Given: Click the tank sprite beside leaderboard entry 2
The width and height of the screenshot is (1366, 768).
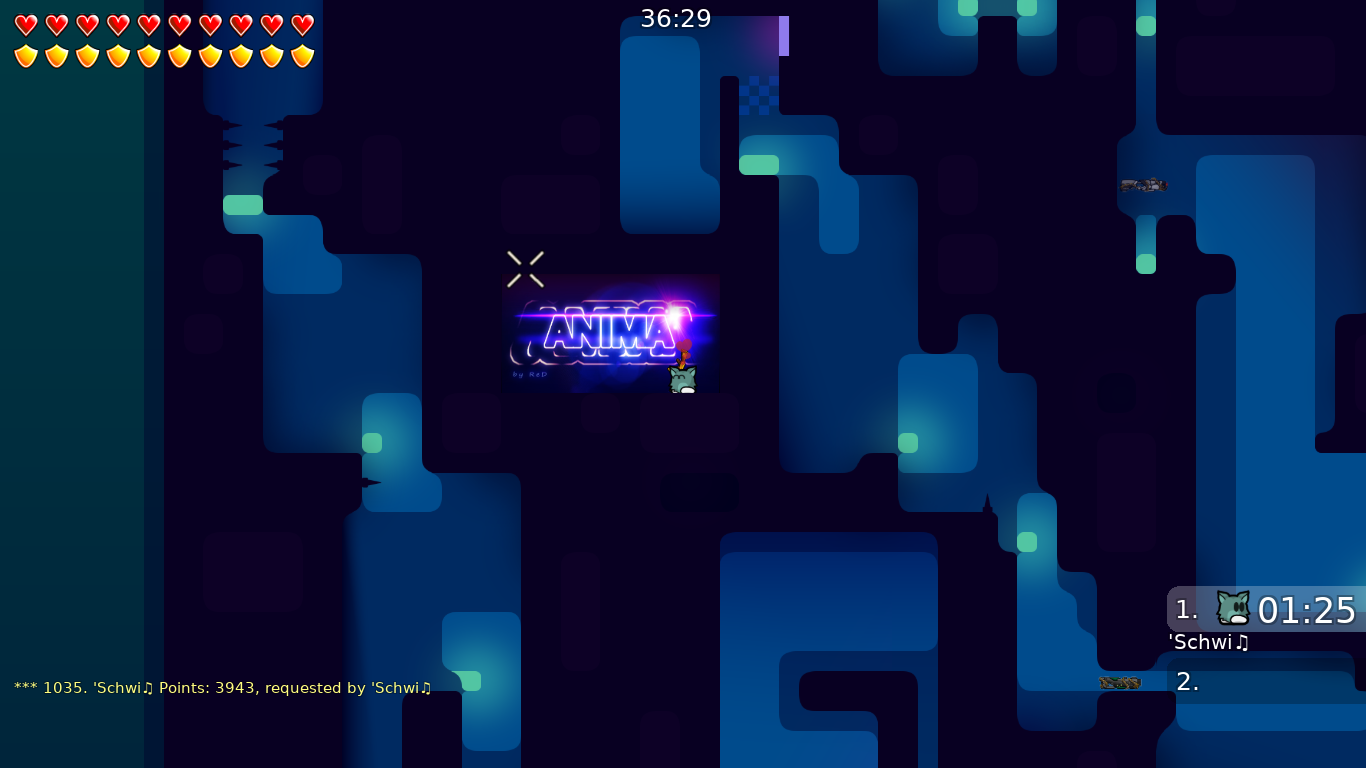Looking at the screenshot, I should coord(1121,682).
